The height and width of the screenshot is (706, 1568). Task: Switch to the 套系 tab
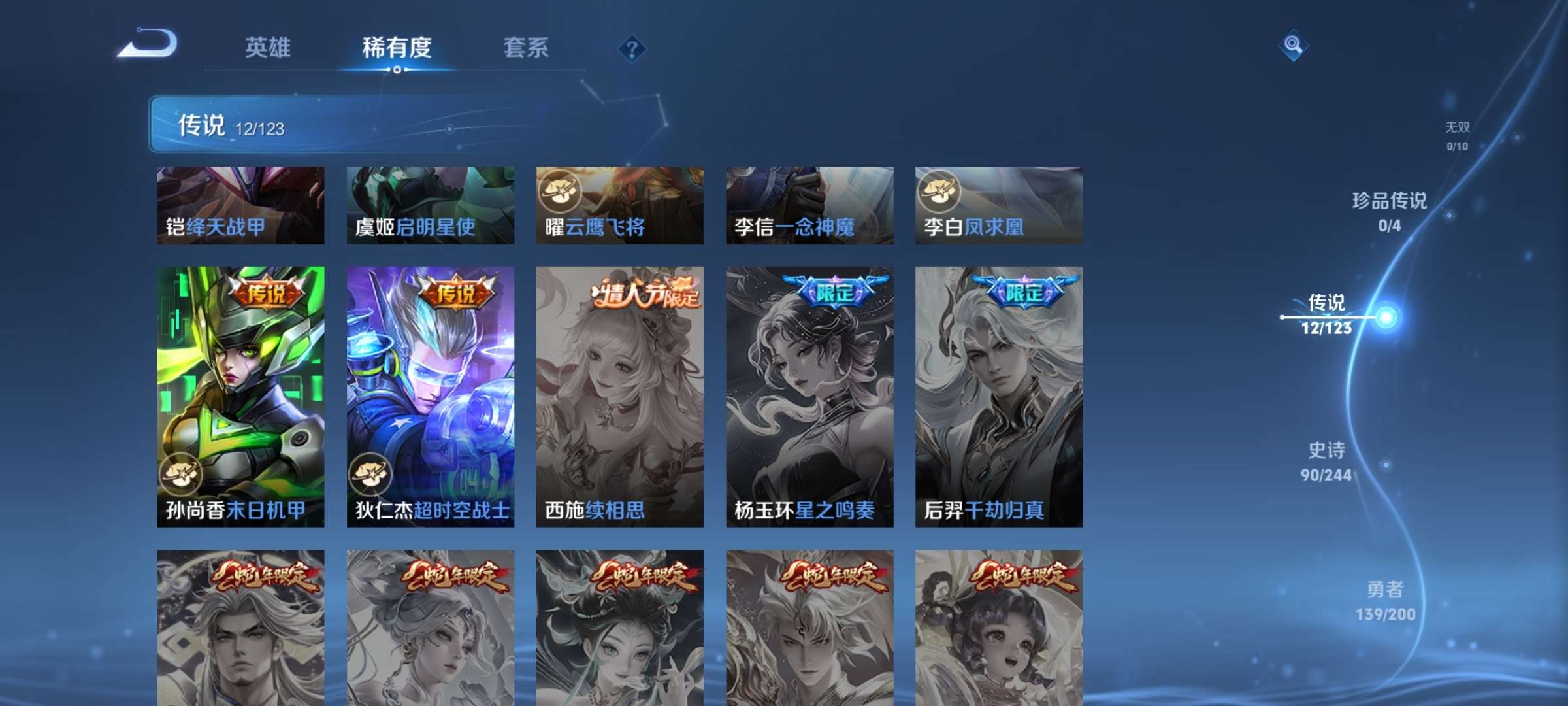[525, 48]
